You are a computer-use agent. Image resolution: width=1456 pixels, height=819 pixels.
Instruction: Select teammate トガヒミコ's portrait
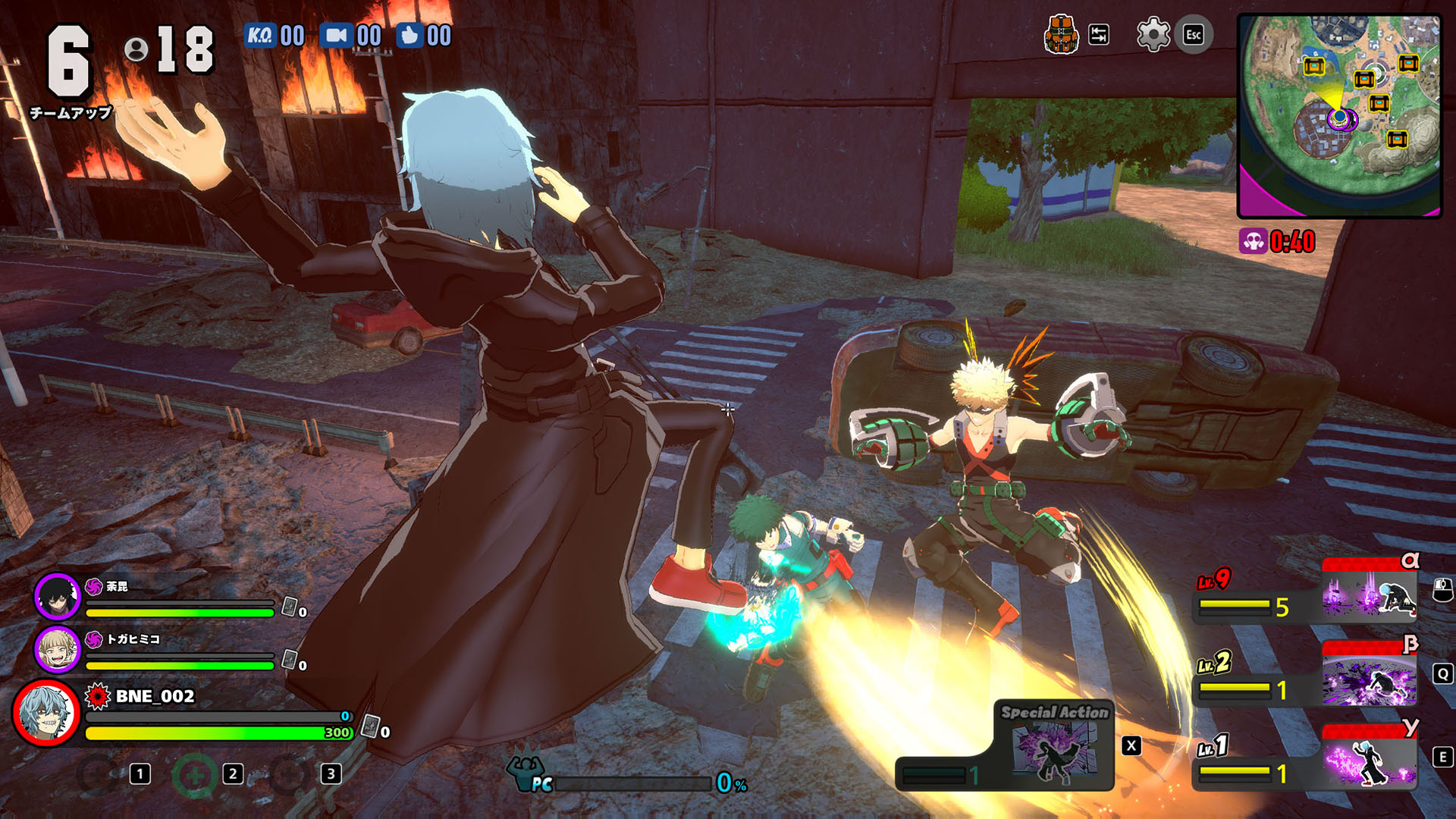(58, 649)
